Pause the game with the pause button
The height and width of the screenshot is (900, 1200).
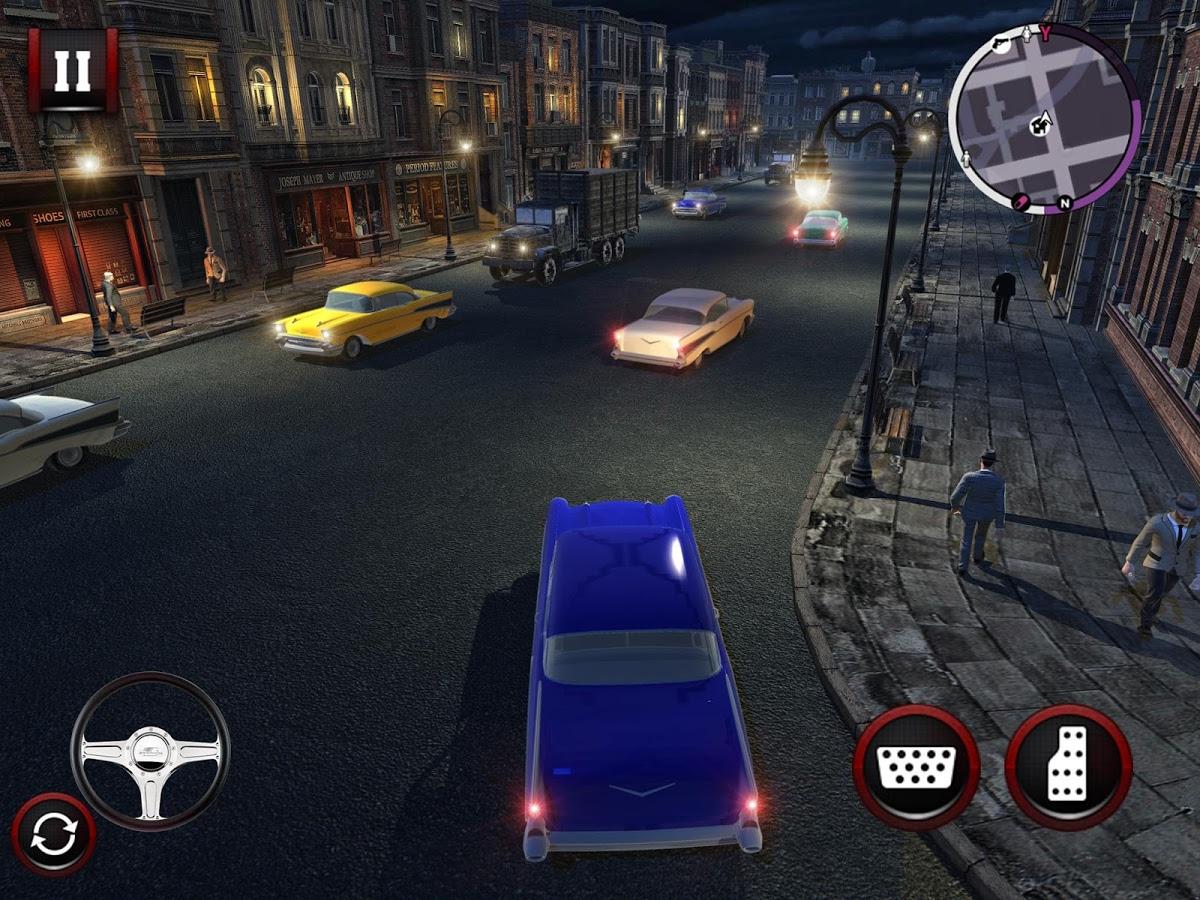[x=72, y=69]
